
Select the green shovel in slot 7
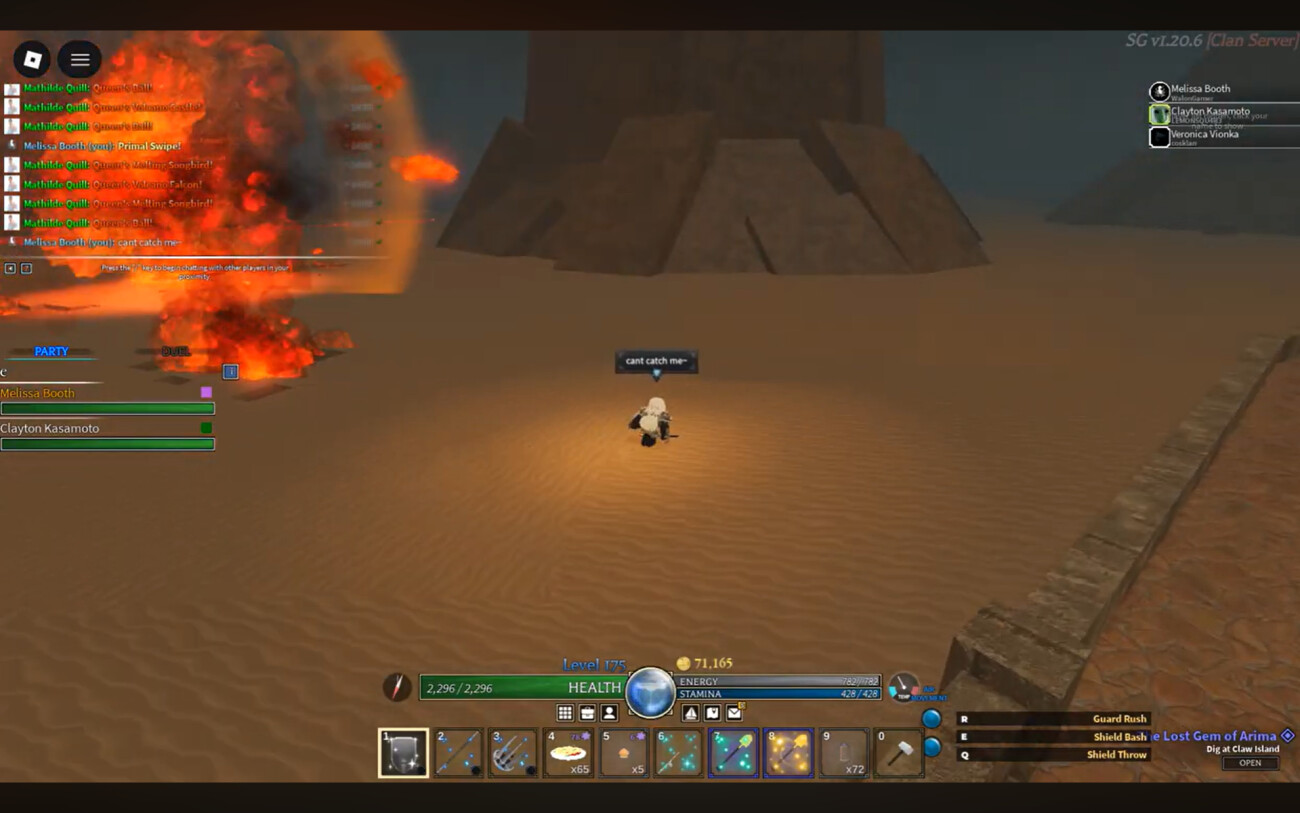(733, 753)
